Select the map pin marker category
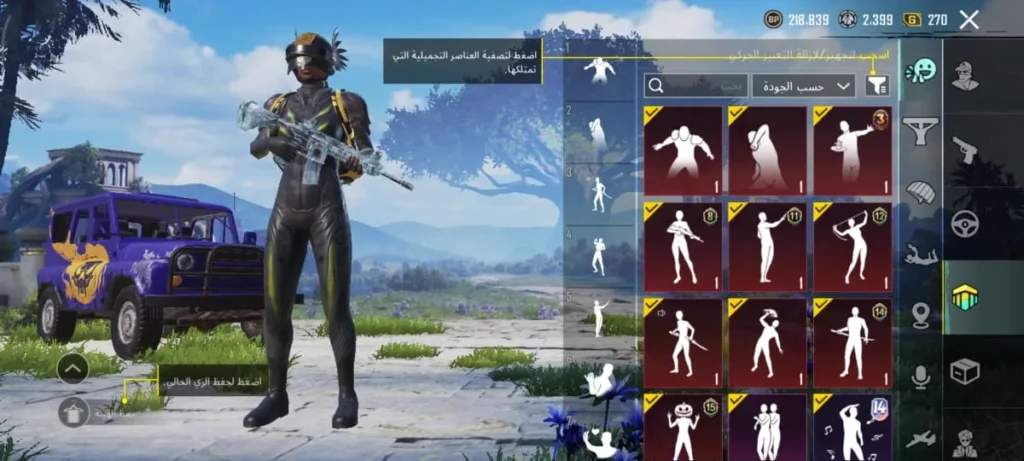This screenshot has width=1024, height=461. point(919,315)
